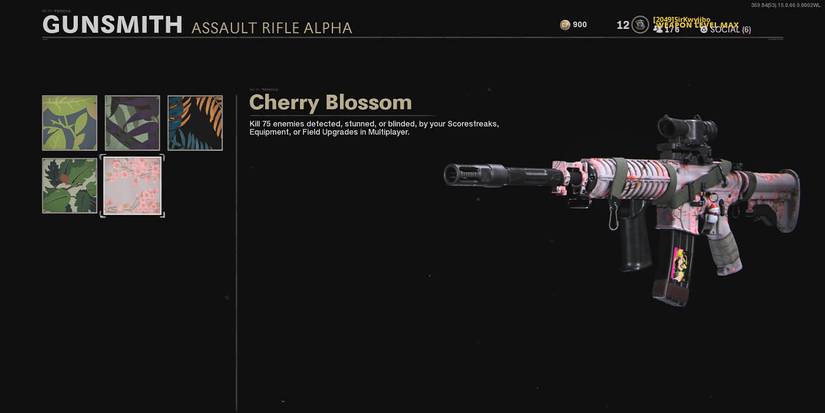The image size is (825, 413).
Task: Apply the orange and teal palm camo
Action: [x=194, y=123]
